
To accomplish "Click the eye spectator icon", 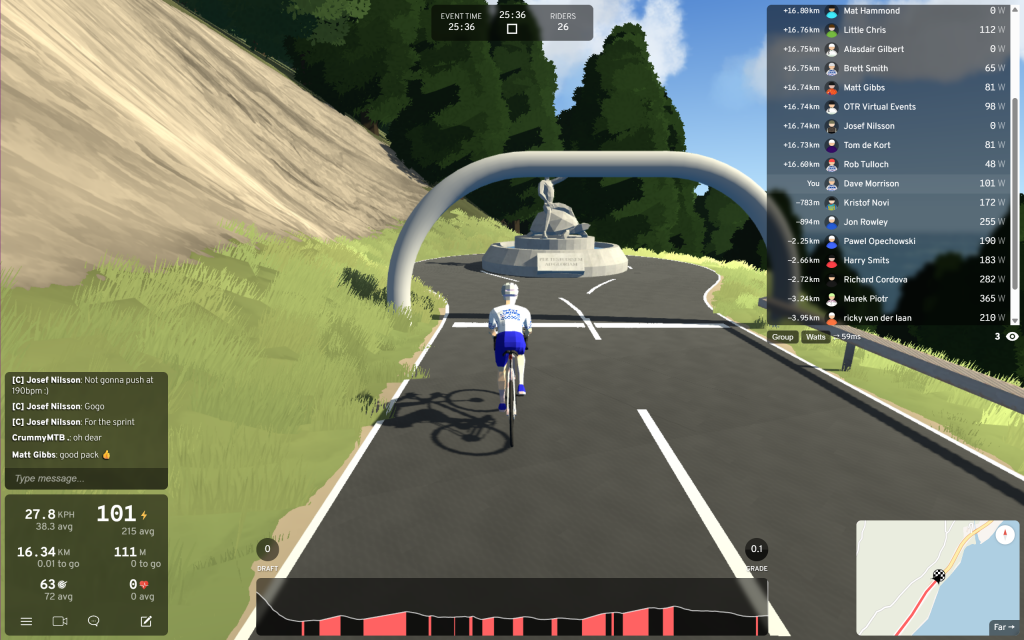I will coord(1012,337).
